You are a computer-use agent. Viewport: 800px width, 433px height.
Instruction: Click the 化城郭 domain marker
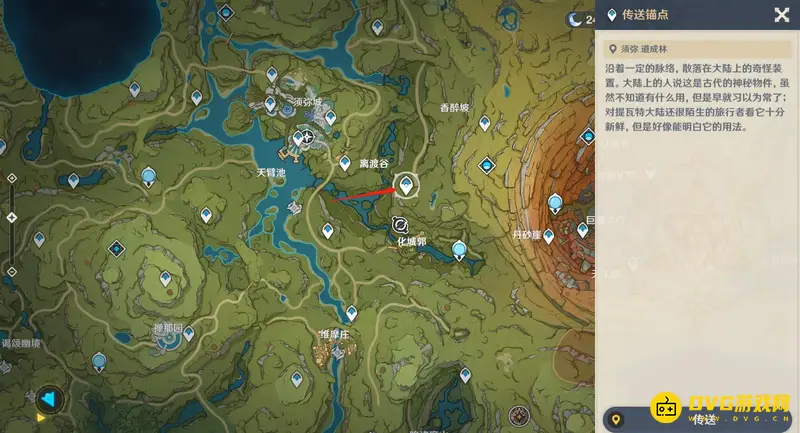(401, 224)
